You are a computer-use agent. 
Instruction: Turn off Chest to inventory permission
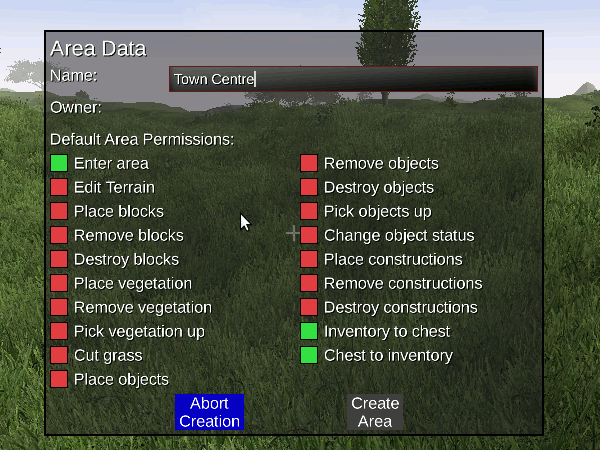309,355
